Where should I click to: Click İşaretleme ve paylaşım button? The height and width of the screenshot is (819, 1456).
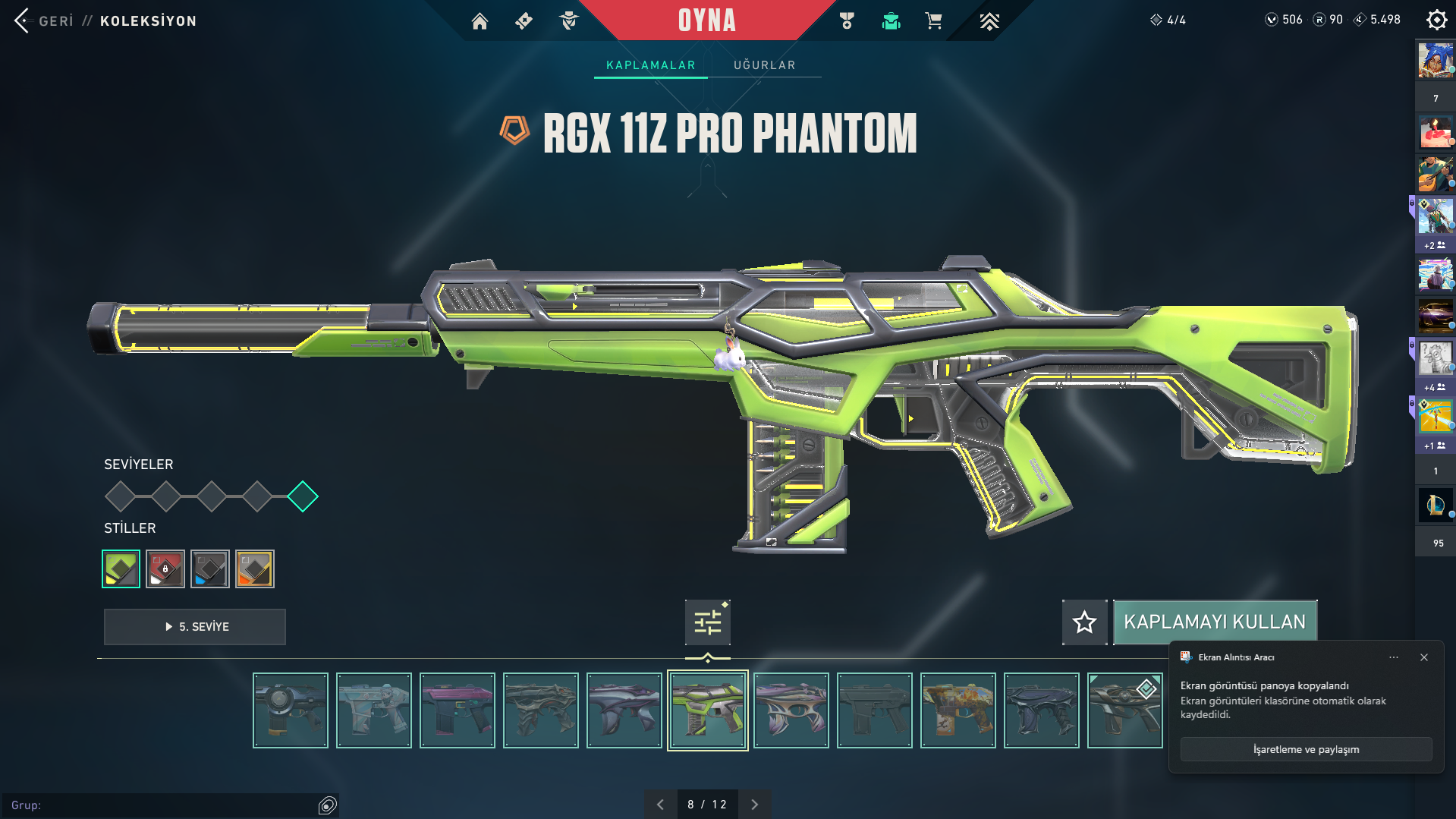coord(1306,749)
